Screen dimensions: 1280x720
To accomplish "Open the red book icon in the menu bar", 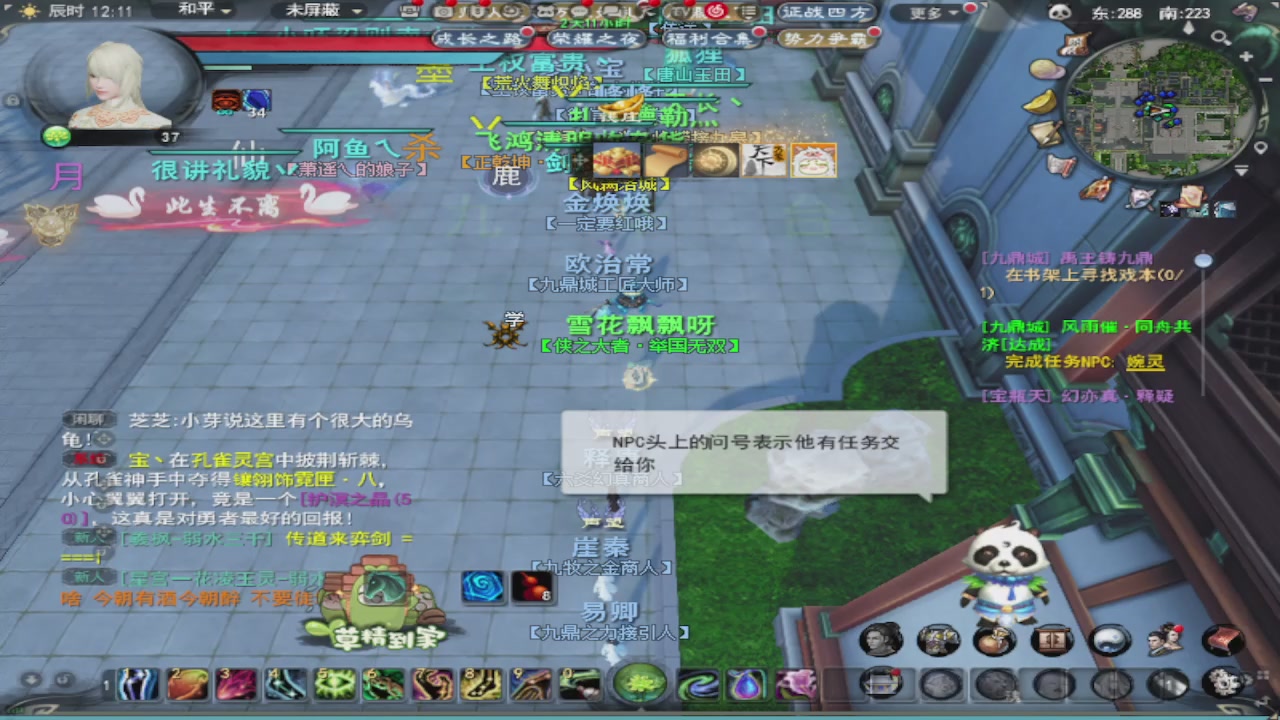I will coord(1222,640).
